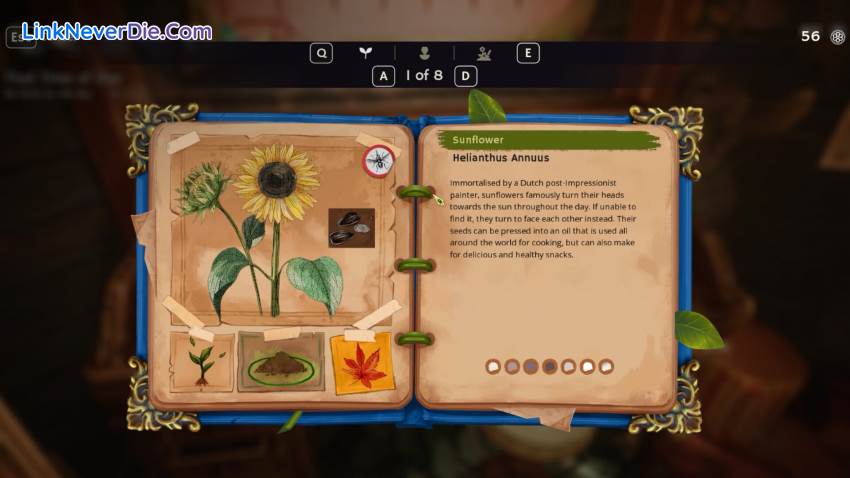Select the garden tools tab
Viewport: 850px width, 478px height.
[x=484, y=53]
